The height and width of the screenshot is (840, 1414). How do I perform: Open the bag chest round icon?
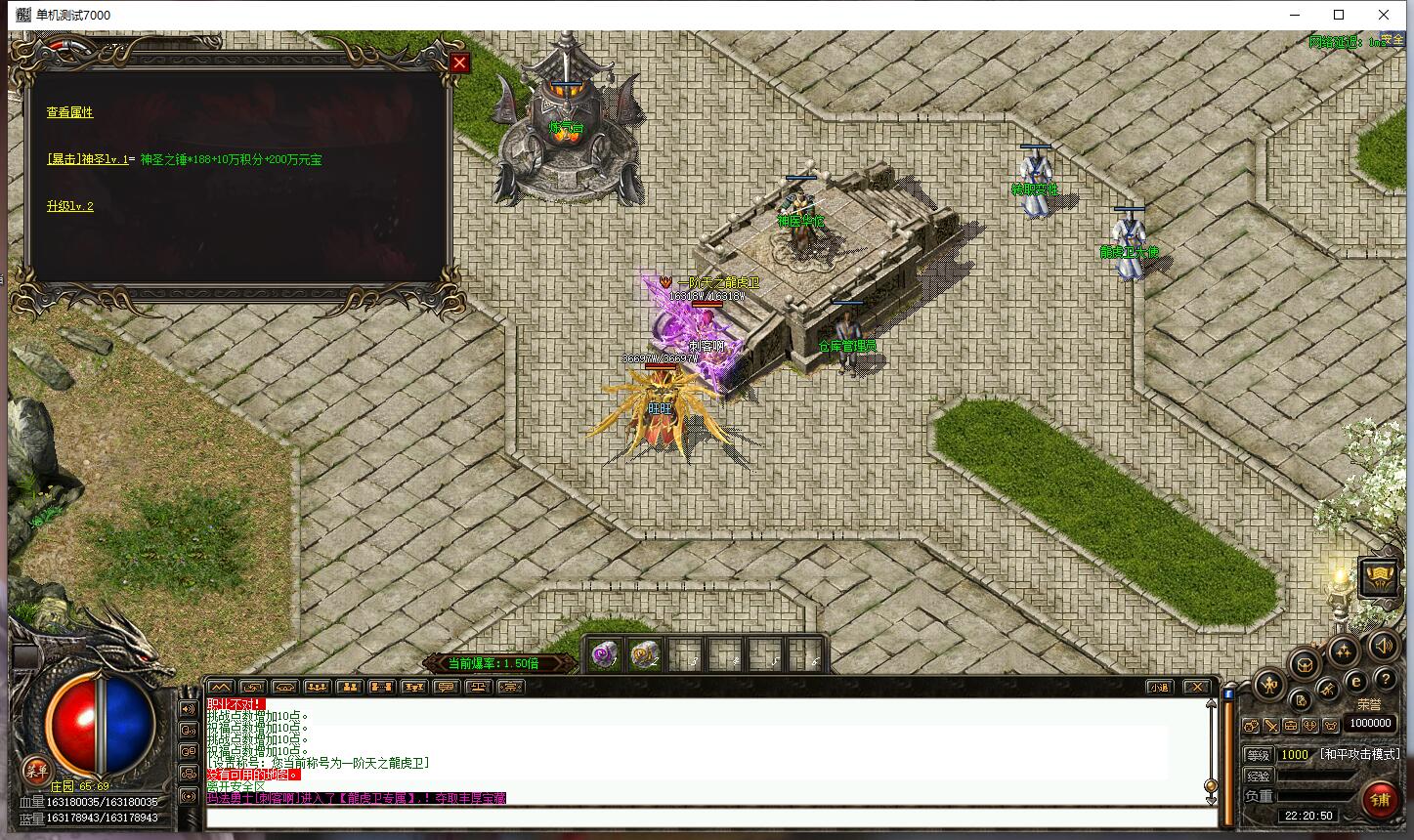pyautogui.click(x=1303, y=665)
